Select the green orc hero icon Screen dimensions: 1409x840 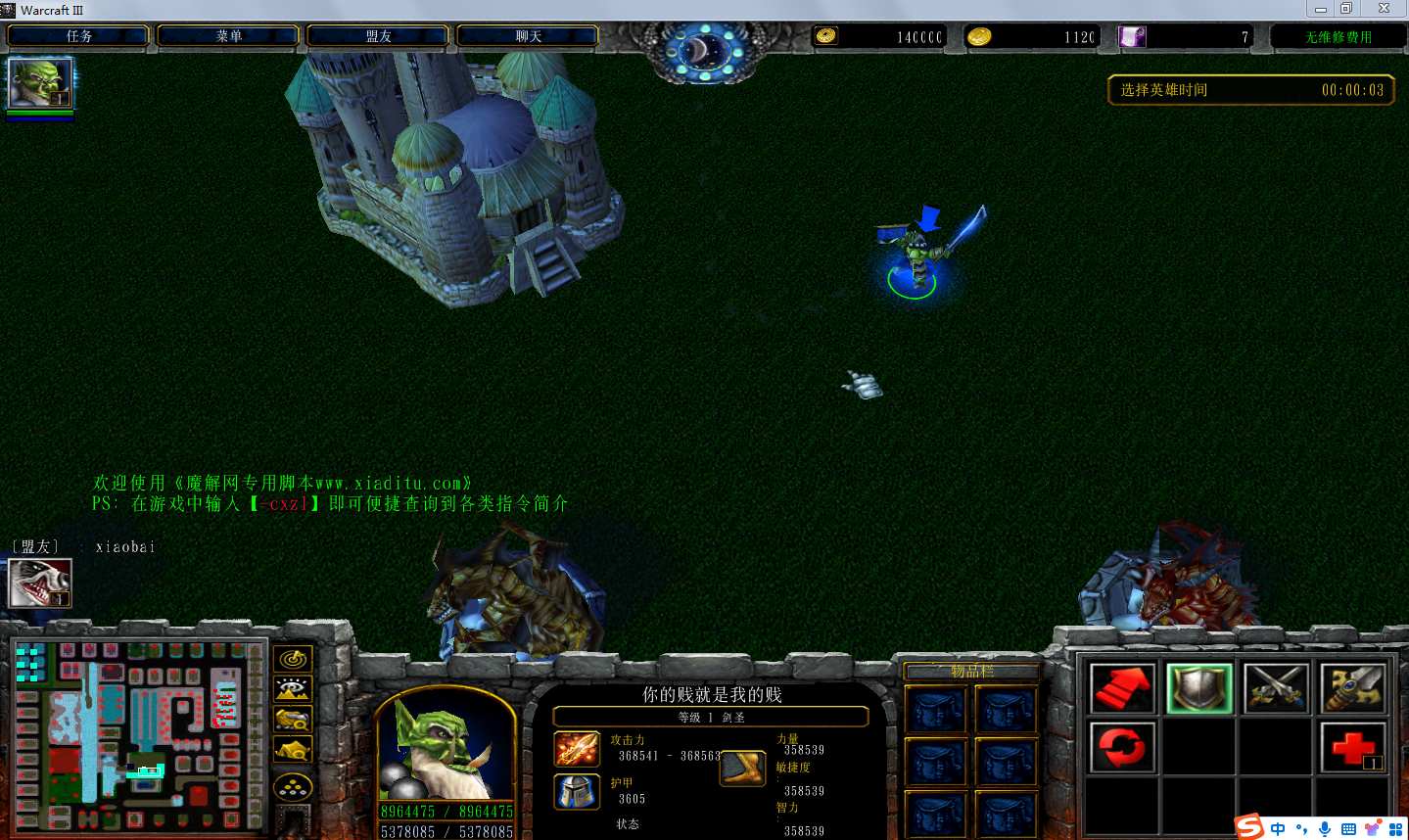click(40, 83)
